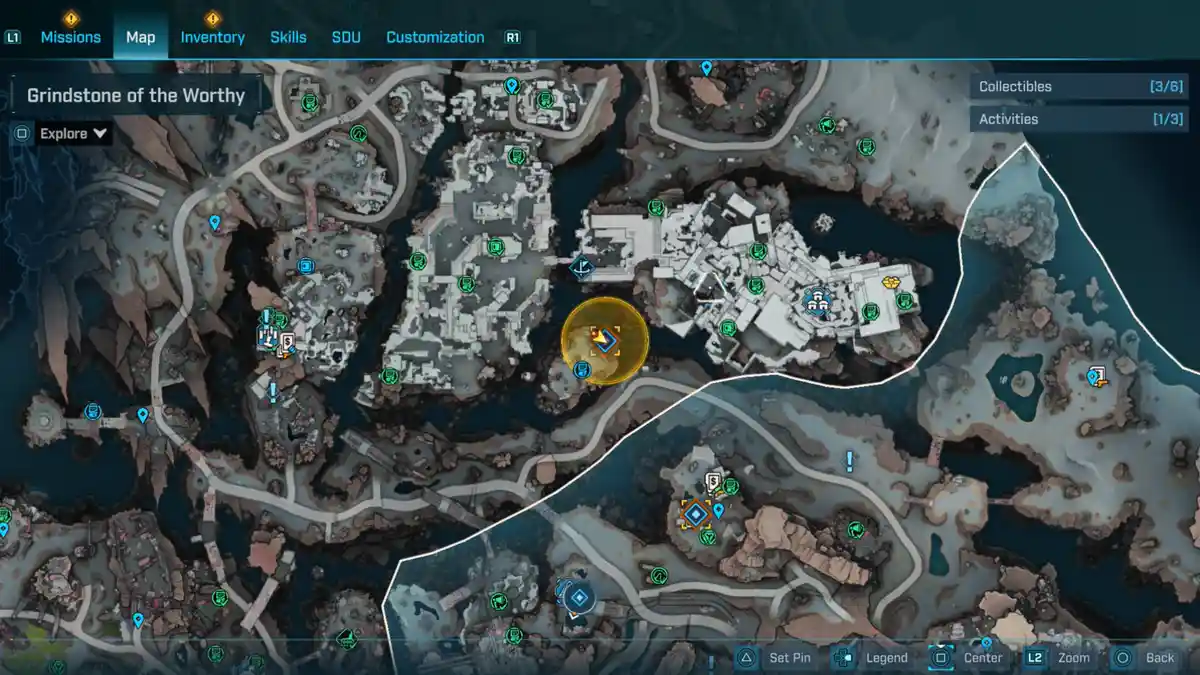
Task: Switch to the Missions tab
Action: pos(70,37)
